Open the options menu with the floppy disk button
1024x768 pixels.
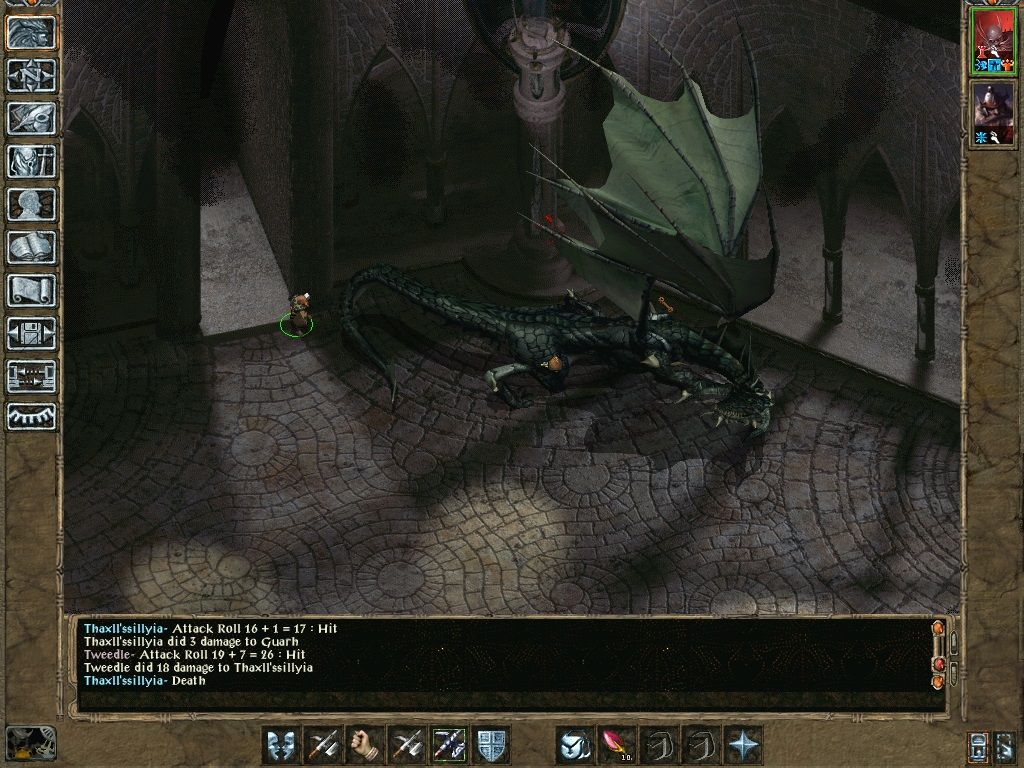(31, 333)
